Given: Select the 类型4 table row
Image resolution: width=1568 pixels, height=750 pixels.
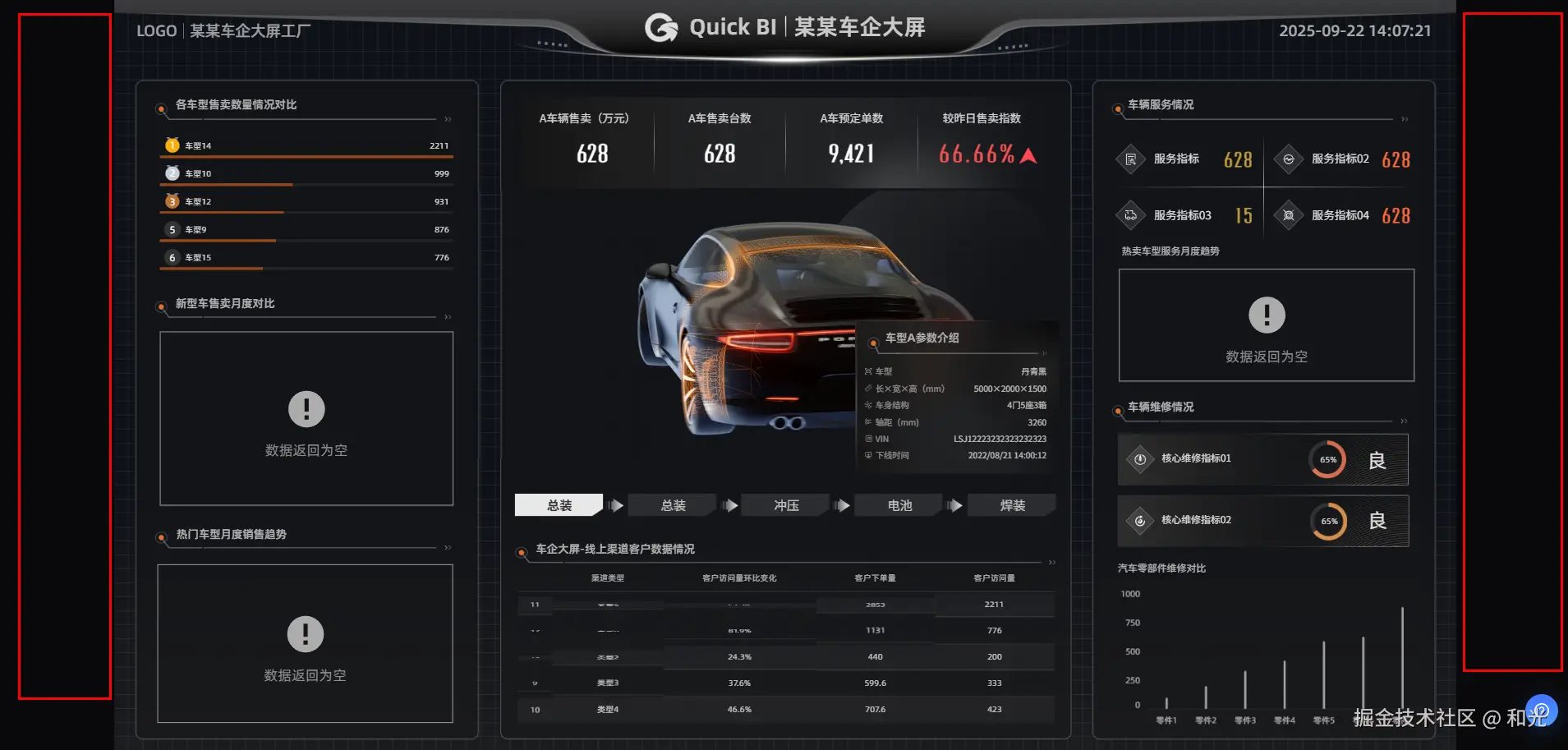Looking at the screenshot, I should (784, 710).
